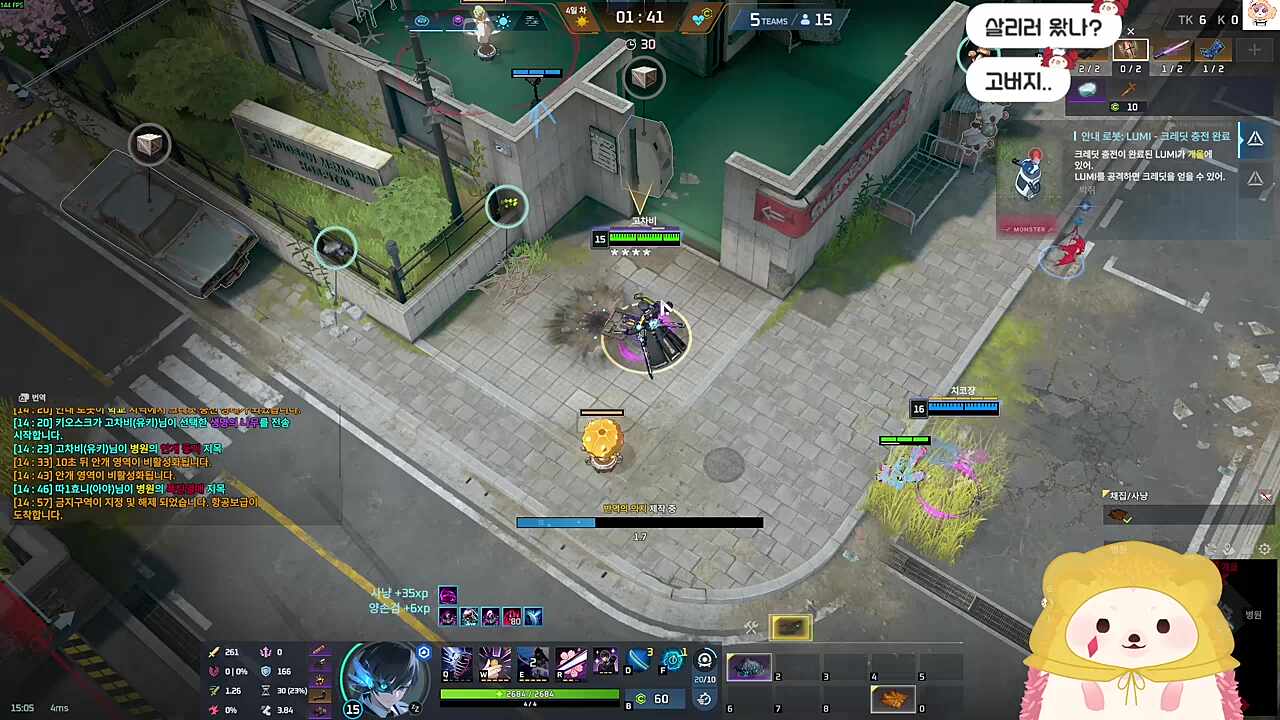Expand the minimap with the chevron arrows
The width and height of the screenshot is (1280, 720).
tap(1212, 548)
